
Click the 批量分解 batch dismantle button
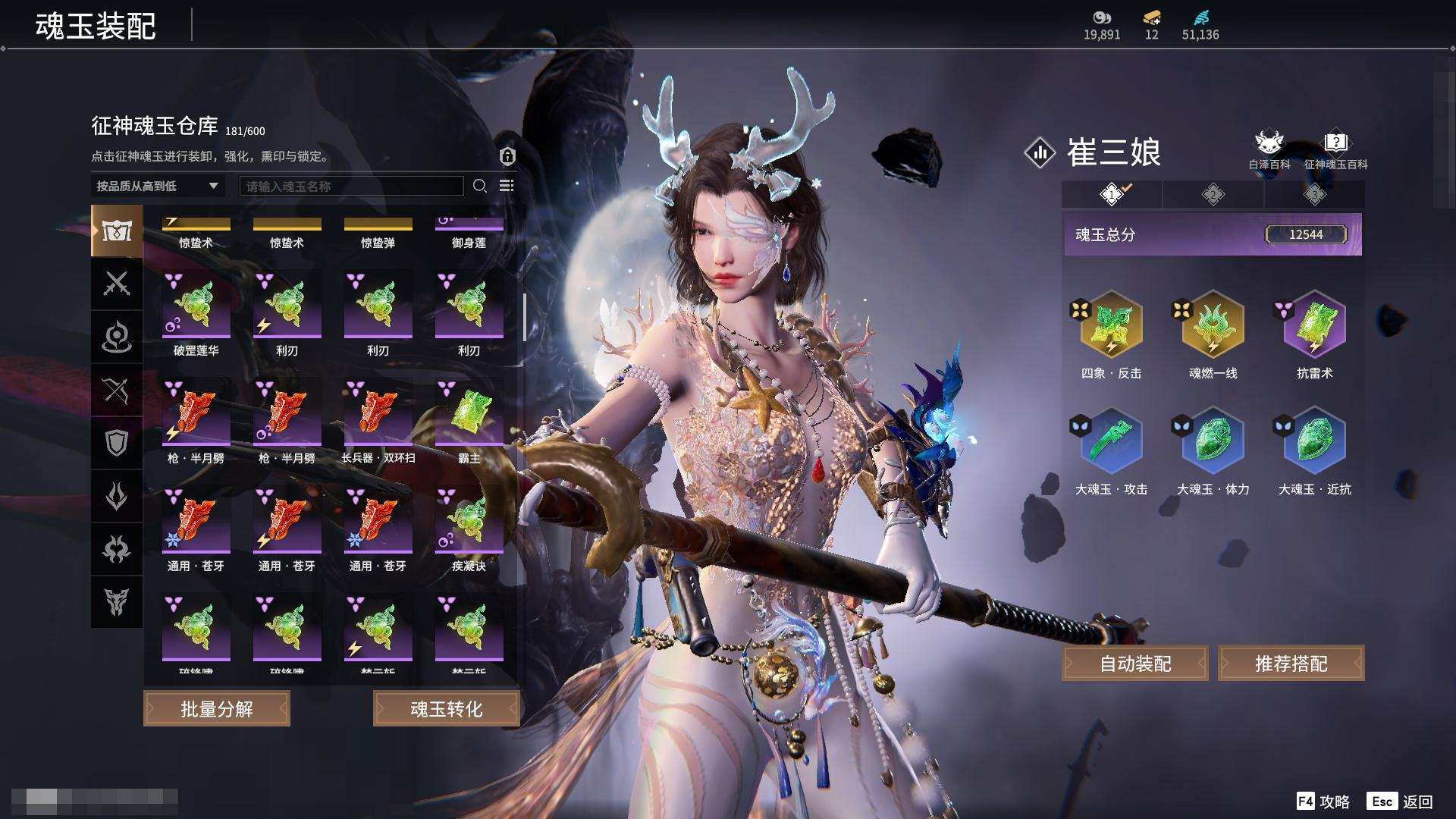coord(217,708)
